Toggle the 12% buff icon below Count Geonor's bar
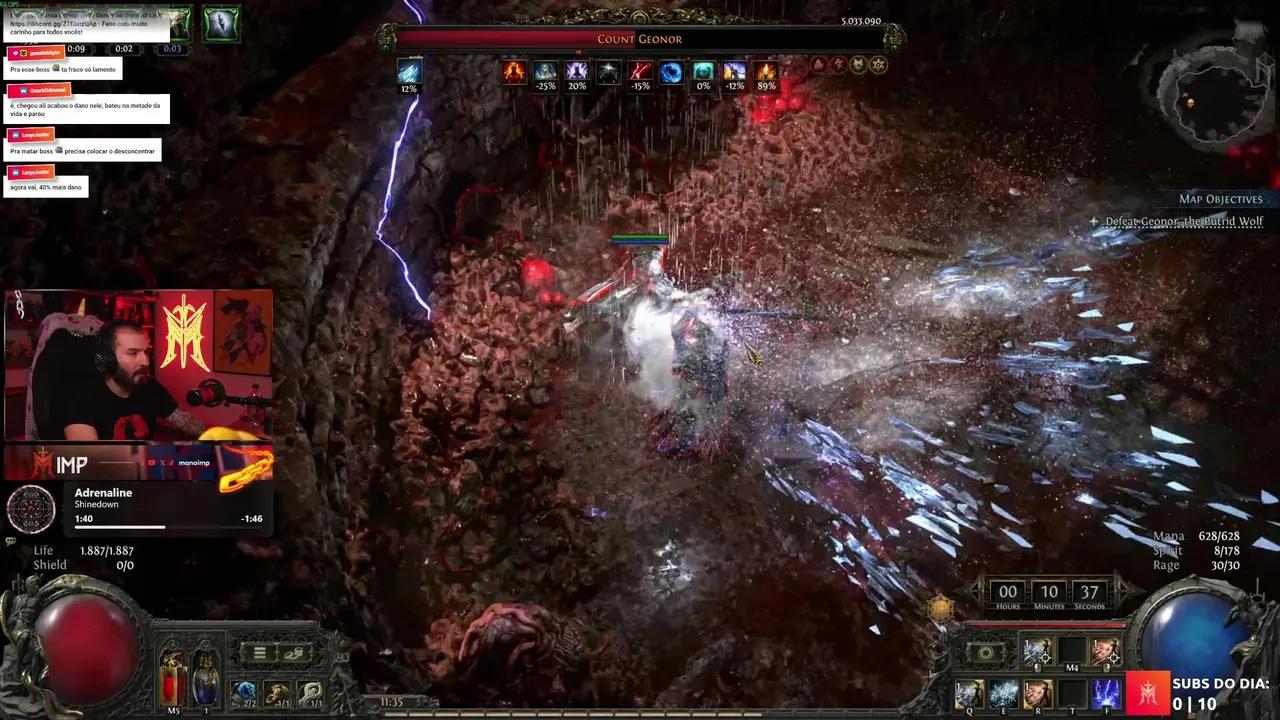 410,72
